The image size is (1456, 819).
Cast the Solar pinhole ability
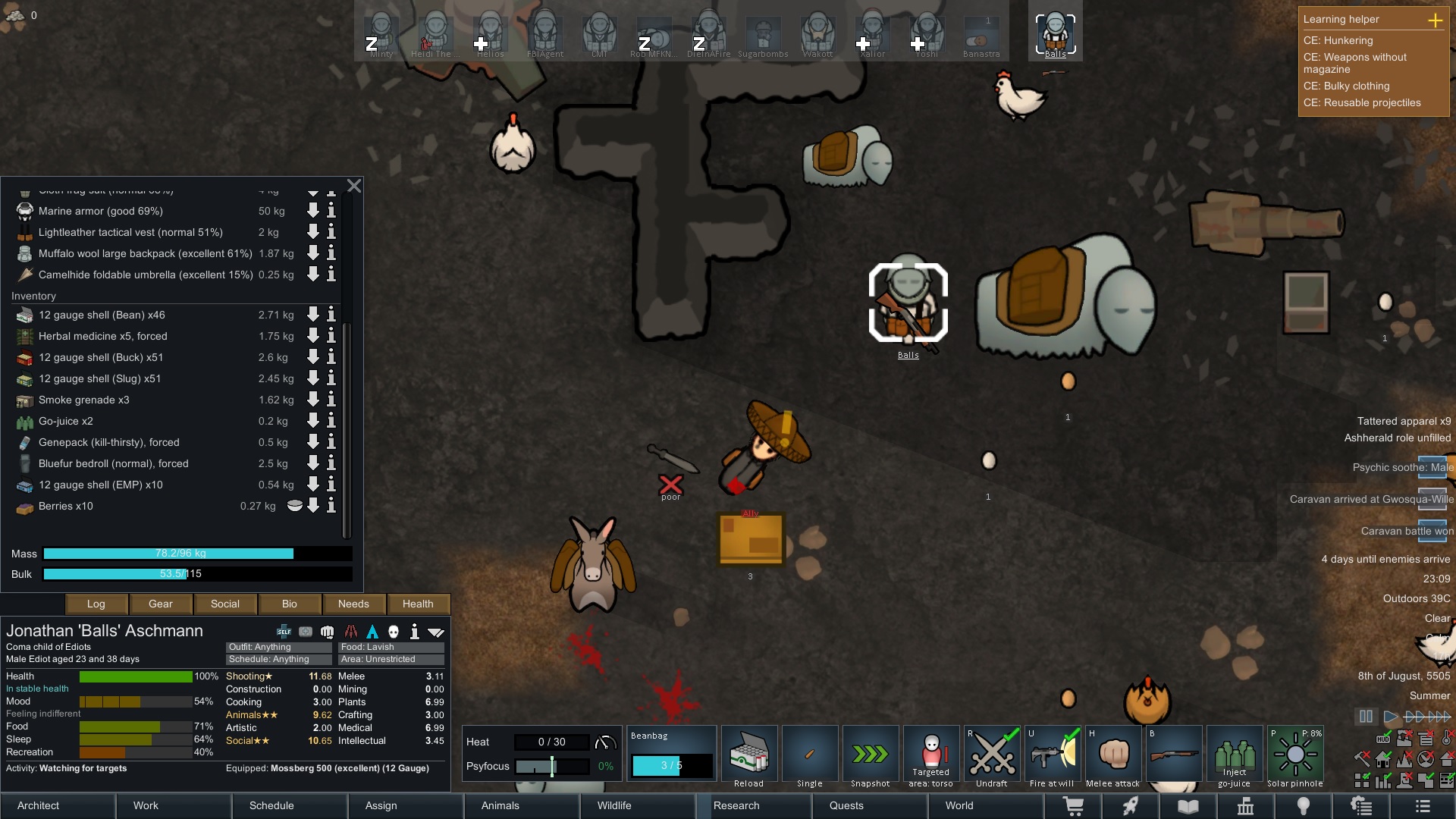pos(1294,755)
